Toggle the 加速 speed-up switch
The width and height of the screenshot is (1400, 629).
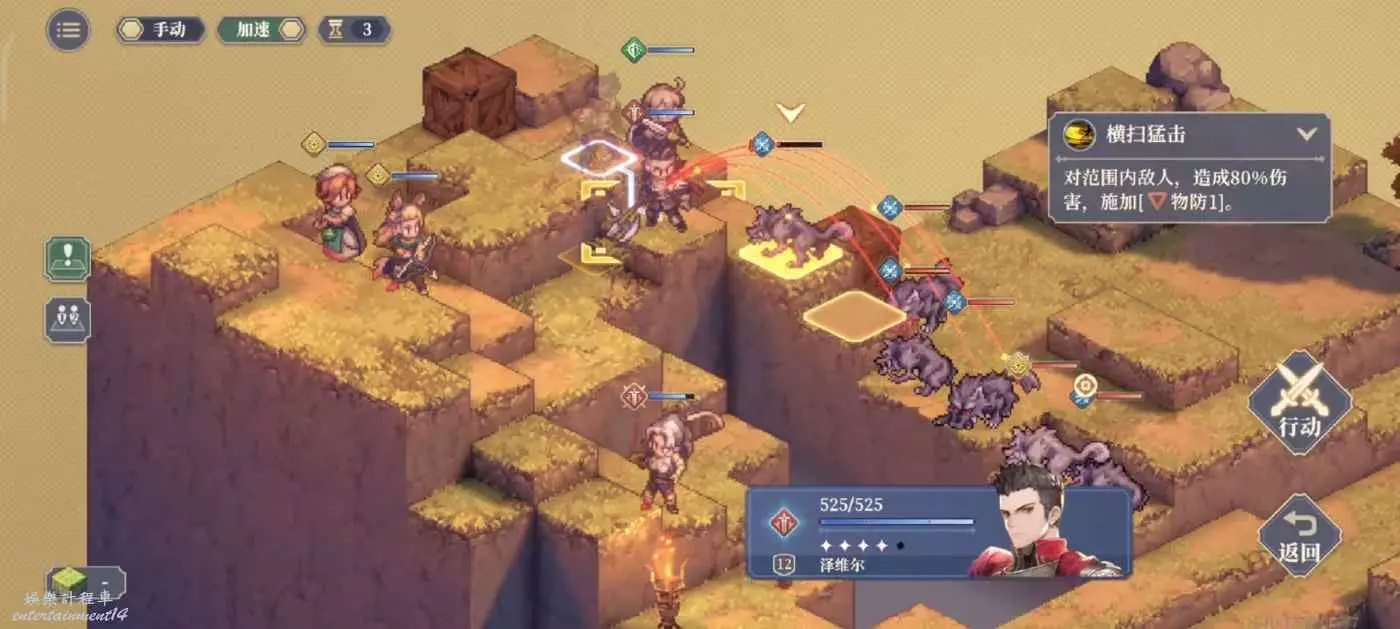coord(261,29)
